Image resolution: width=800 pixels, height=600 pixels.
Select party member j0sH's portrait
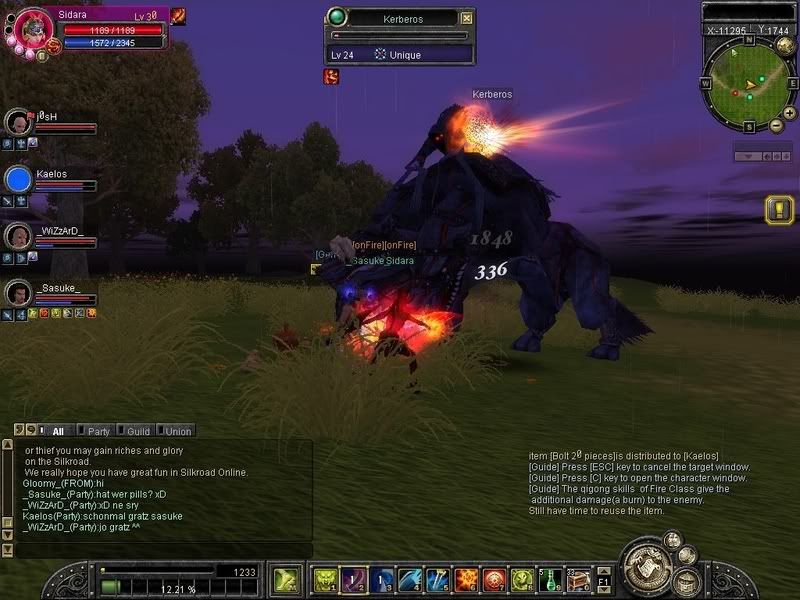19,123
